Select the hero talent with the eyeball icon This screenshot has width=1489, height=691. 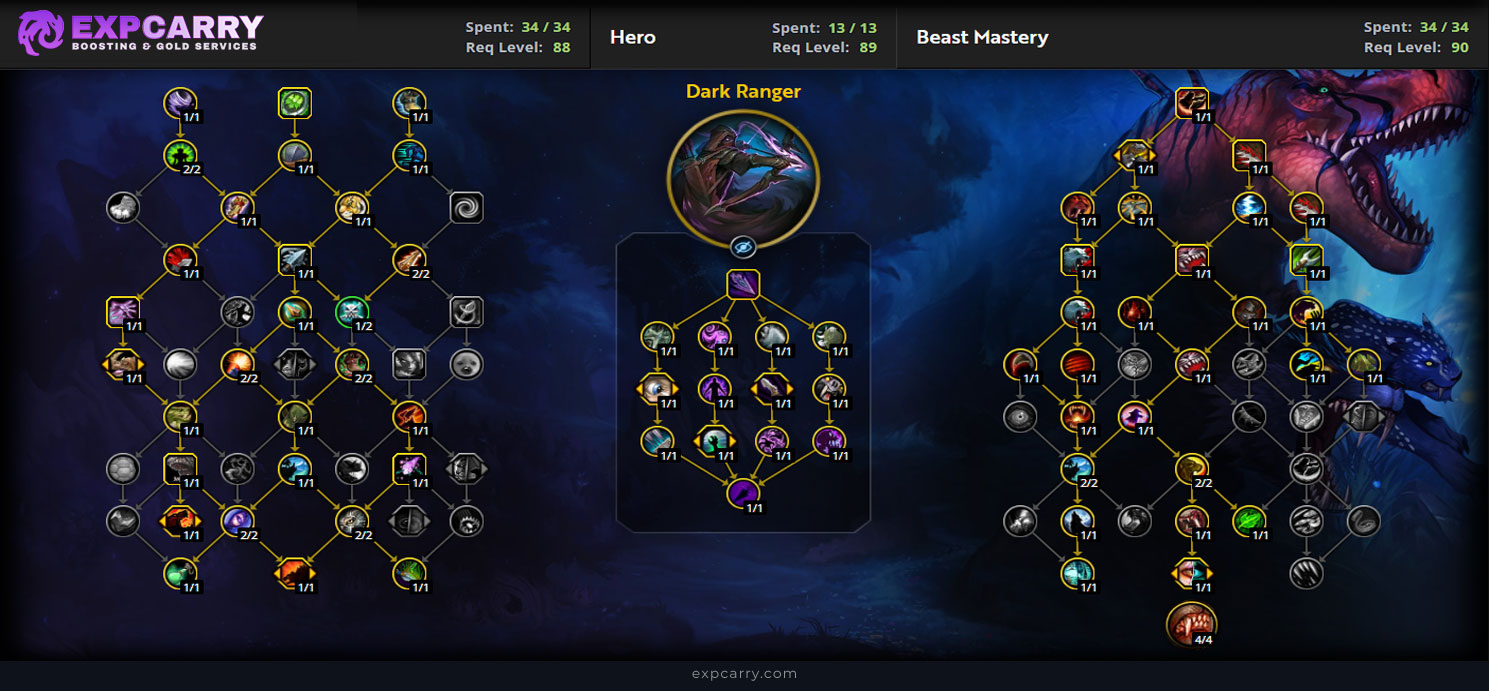[x=657, y=388]
